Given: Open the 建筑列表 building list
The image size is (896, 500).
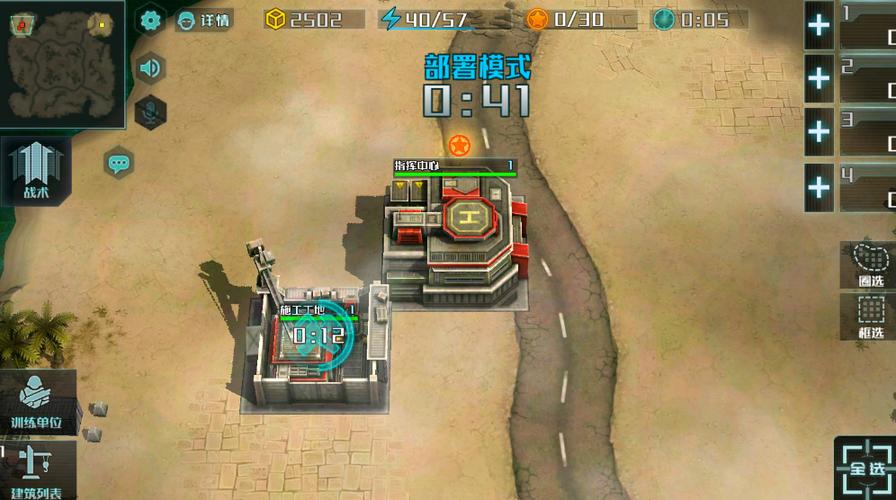Looking at the screenshot, I should [x=38, y=471].
